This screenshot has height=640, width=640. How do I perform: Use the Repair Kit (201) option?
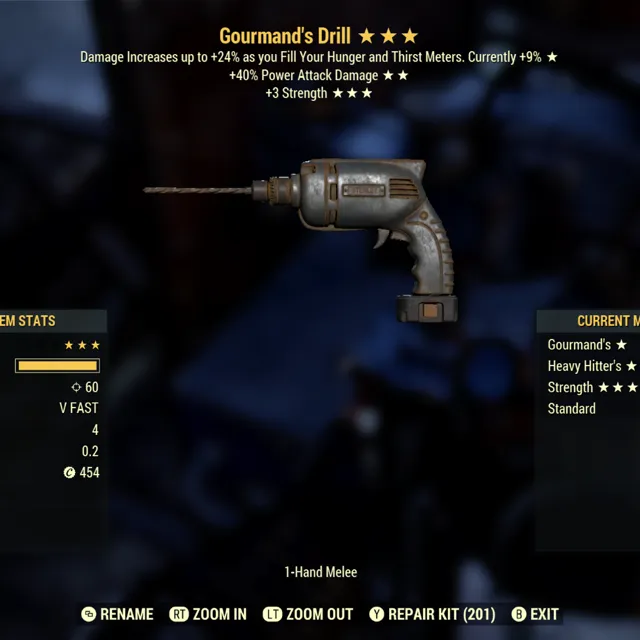coord(431,614)
